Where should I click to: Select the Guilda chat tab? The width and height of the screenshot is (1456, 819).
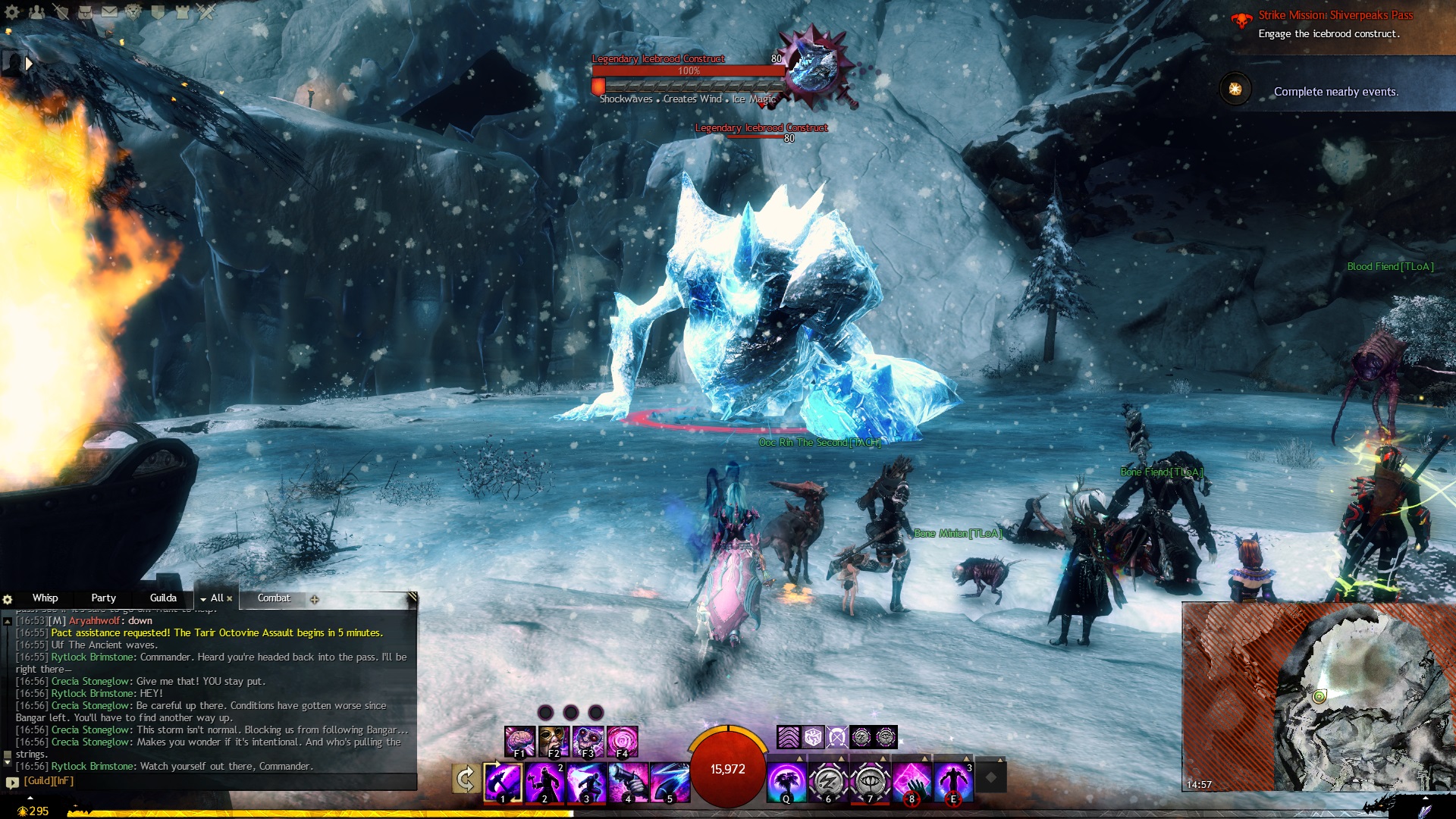click(x=163, y=598)
